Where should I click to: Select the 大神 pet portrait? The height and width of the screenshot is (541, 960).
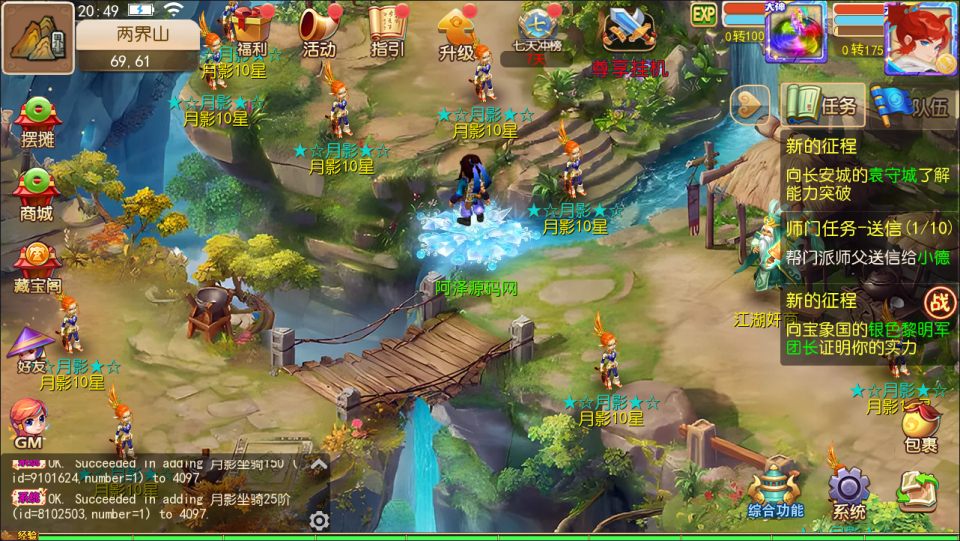click(794, 31)
